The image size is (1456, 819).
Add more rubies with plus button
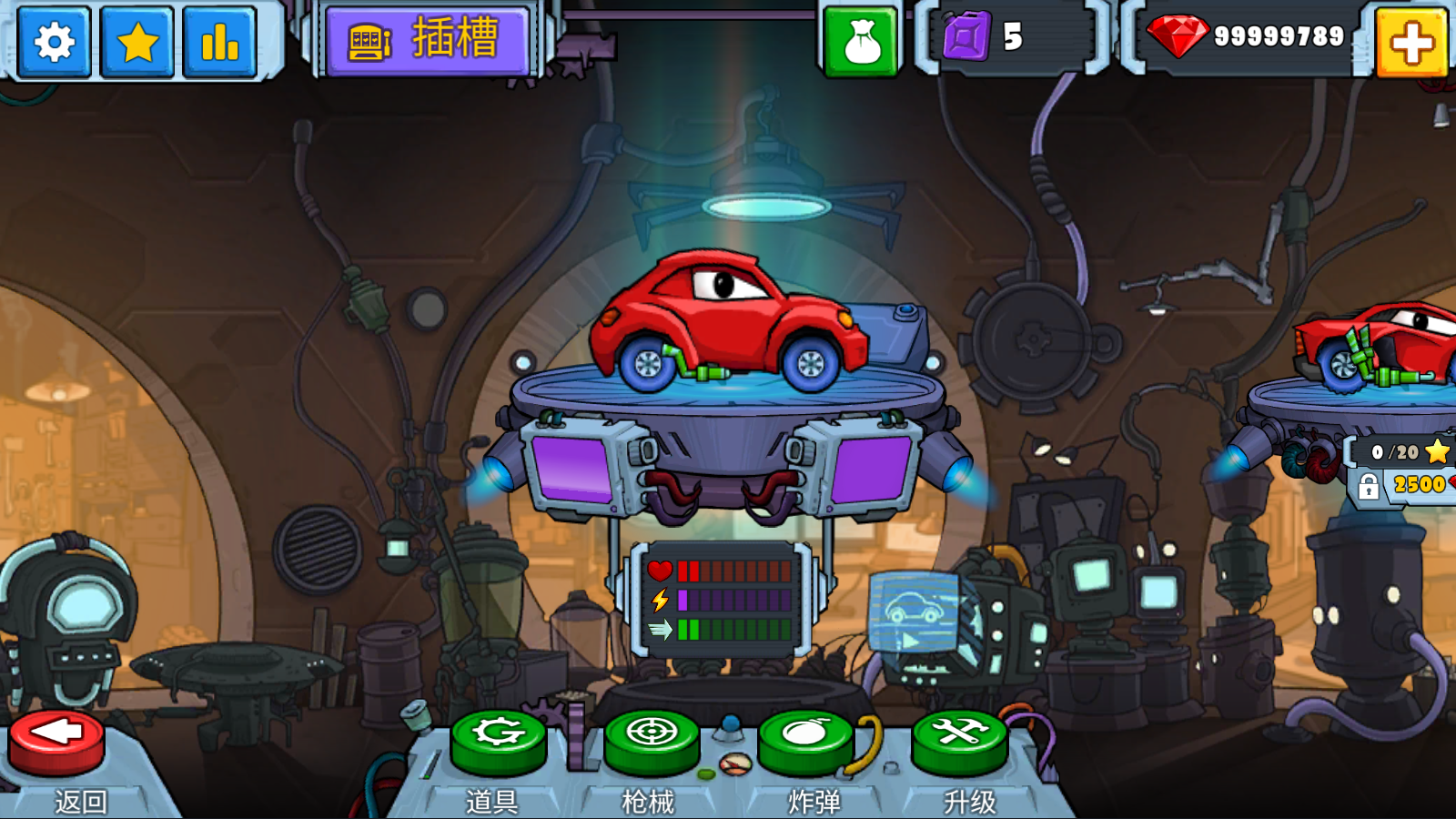click(x=1411, y=42)
